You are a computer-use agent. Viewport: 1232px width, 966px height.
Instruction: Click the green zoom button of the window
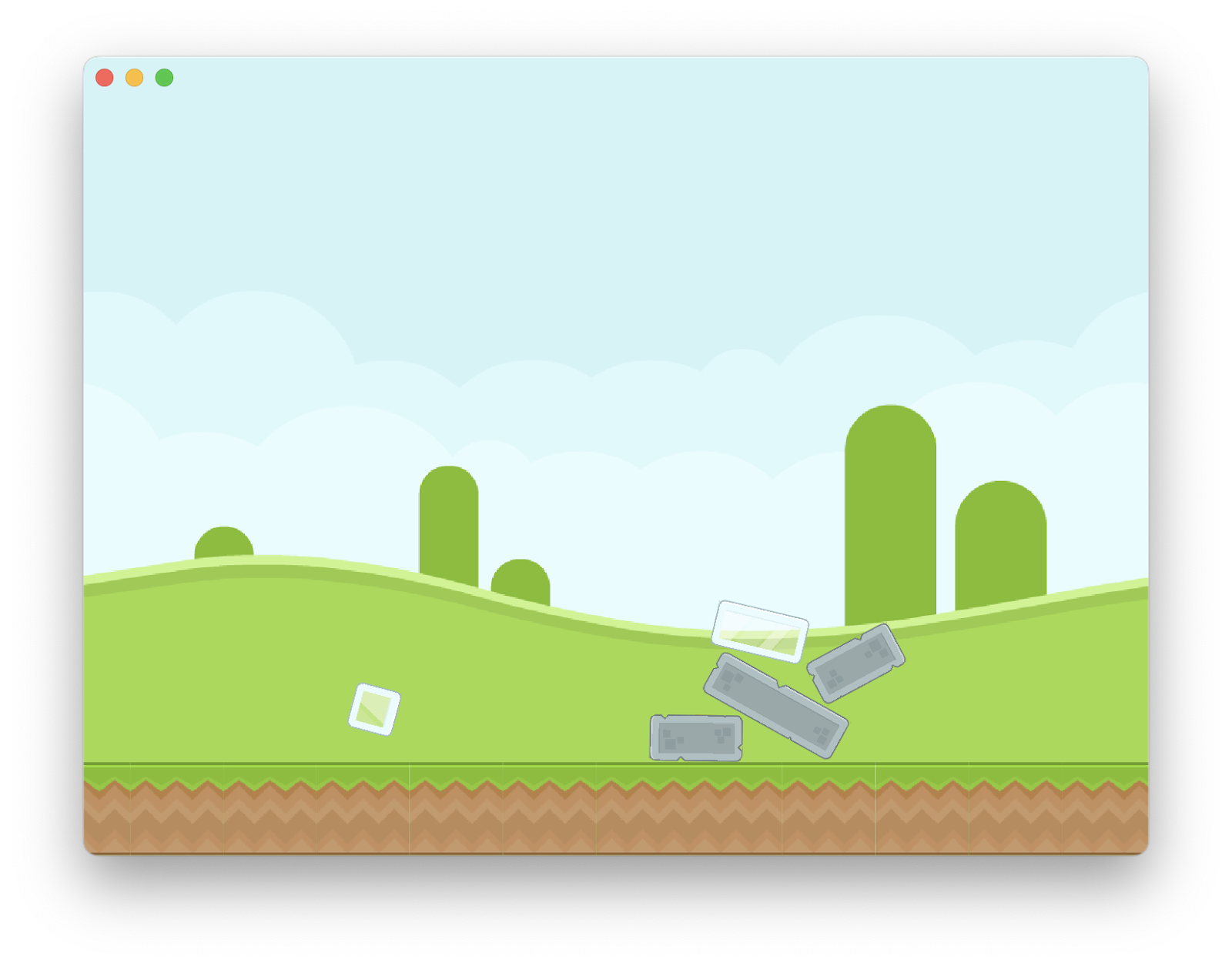(164, 77)
